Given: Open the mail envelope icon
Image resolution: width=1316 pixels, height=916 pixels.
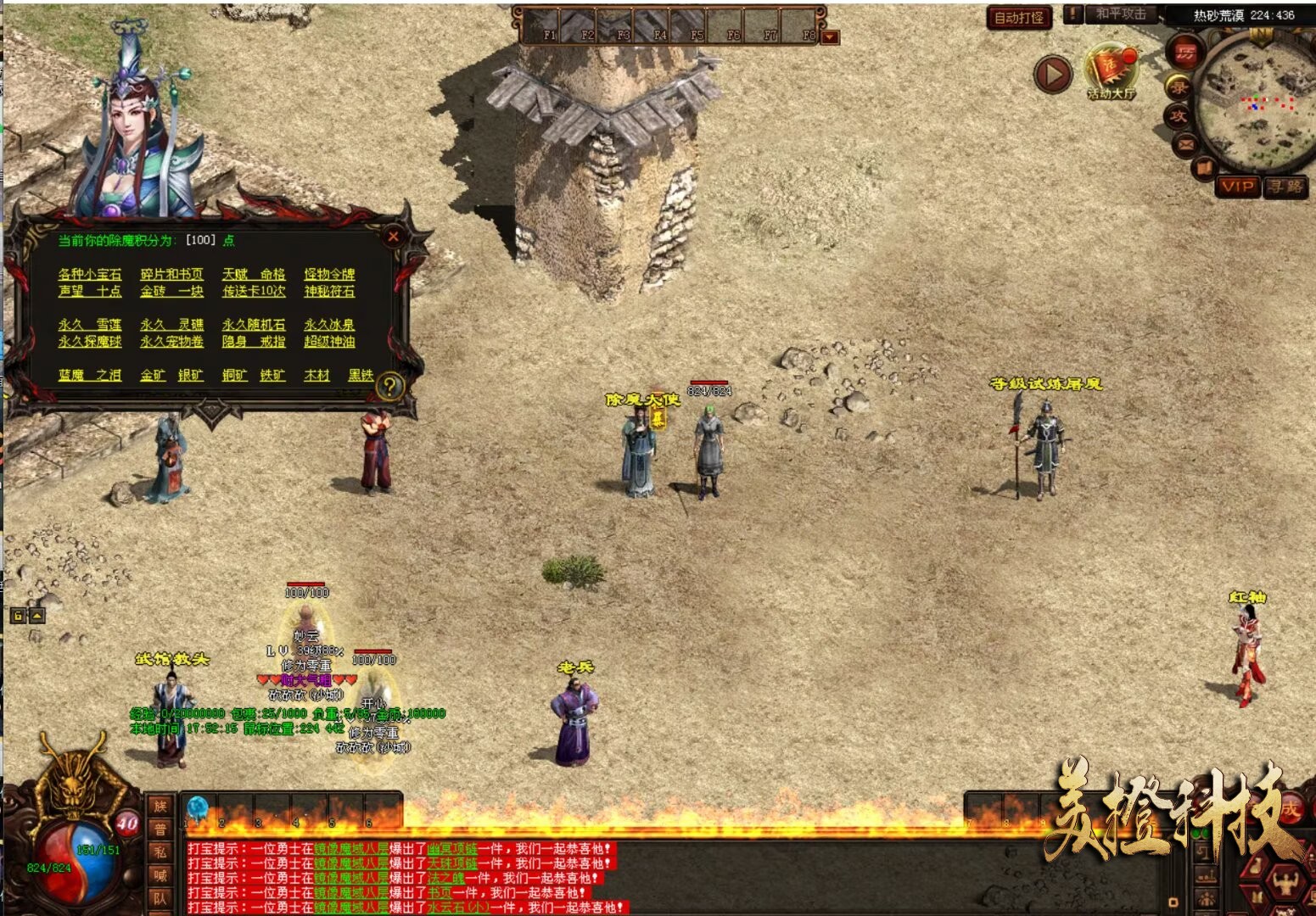Looking at the screenshot, I should 1185,144.
